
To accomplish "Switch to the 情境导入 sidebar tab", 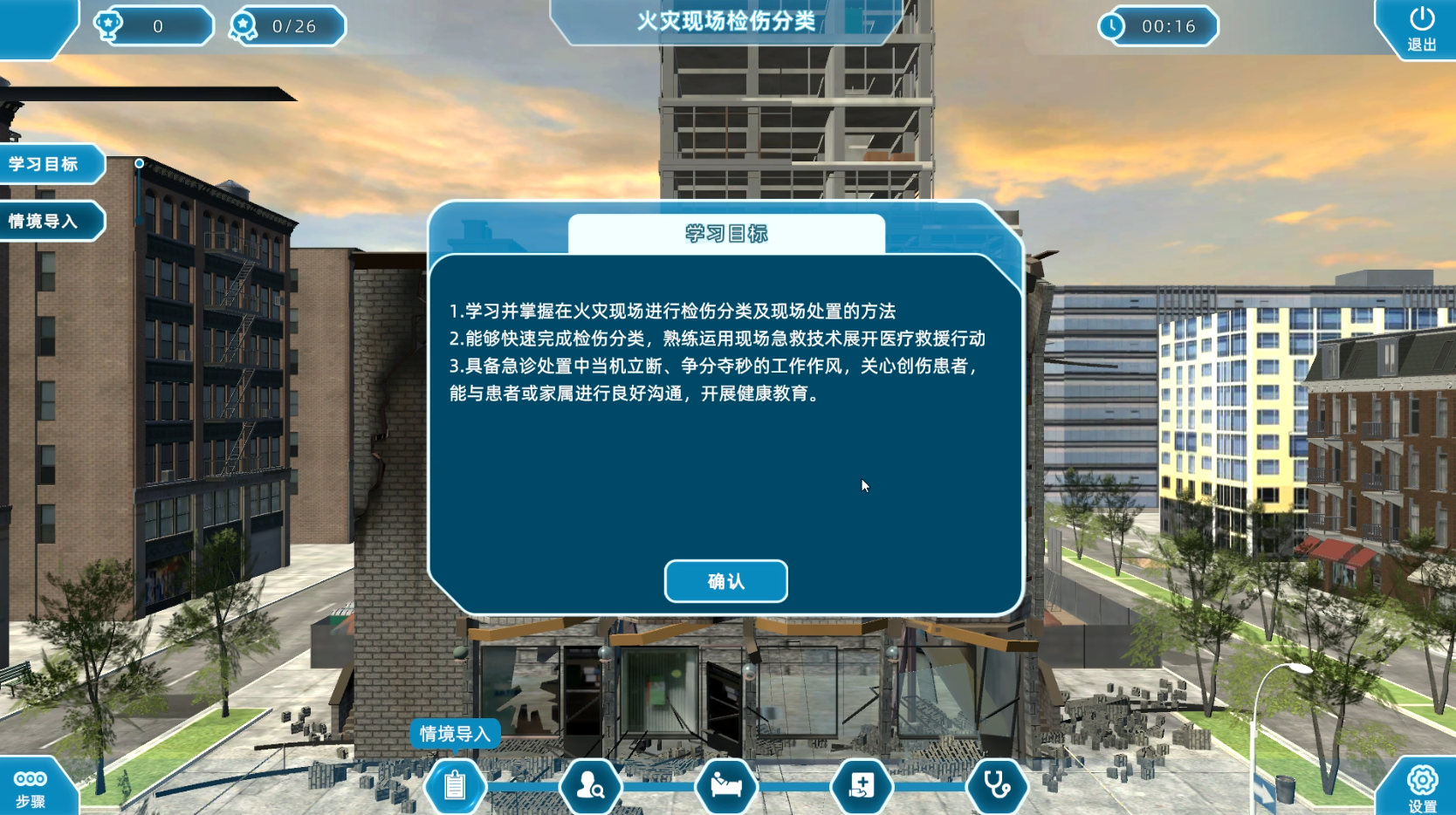I will click(48, 221).
